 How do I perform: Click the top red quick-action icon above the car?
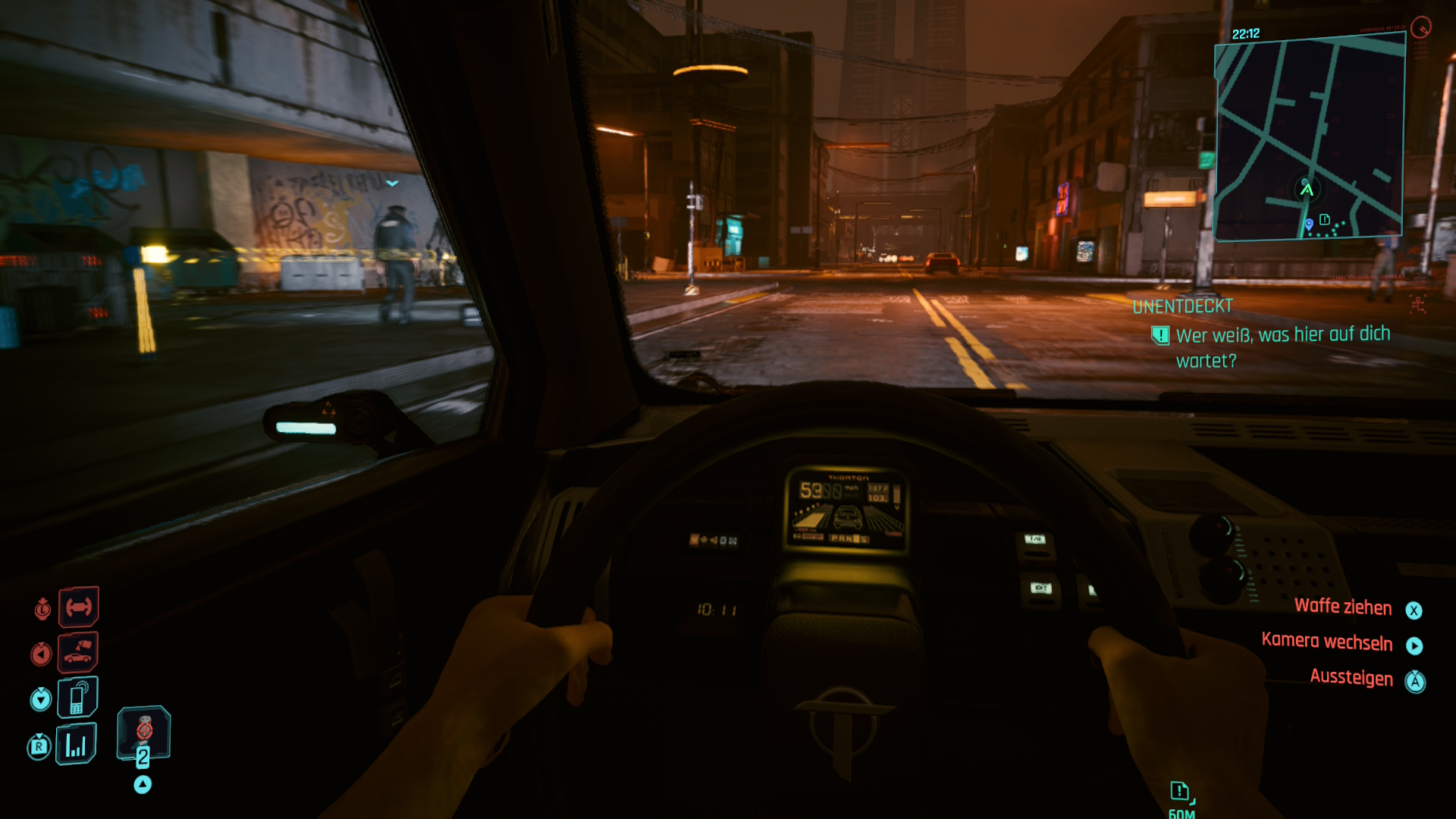tap(78, 607)
